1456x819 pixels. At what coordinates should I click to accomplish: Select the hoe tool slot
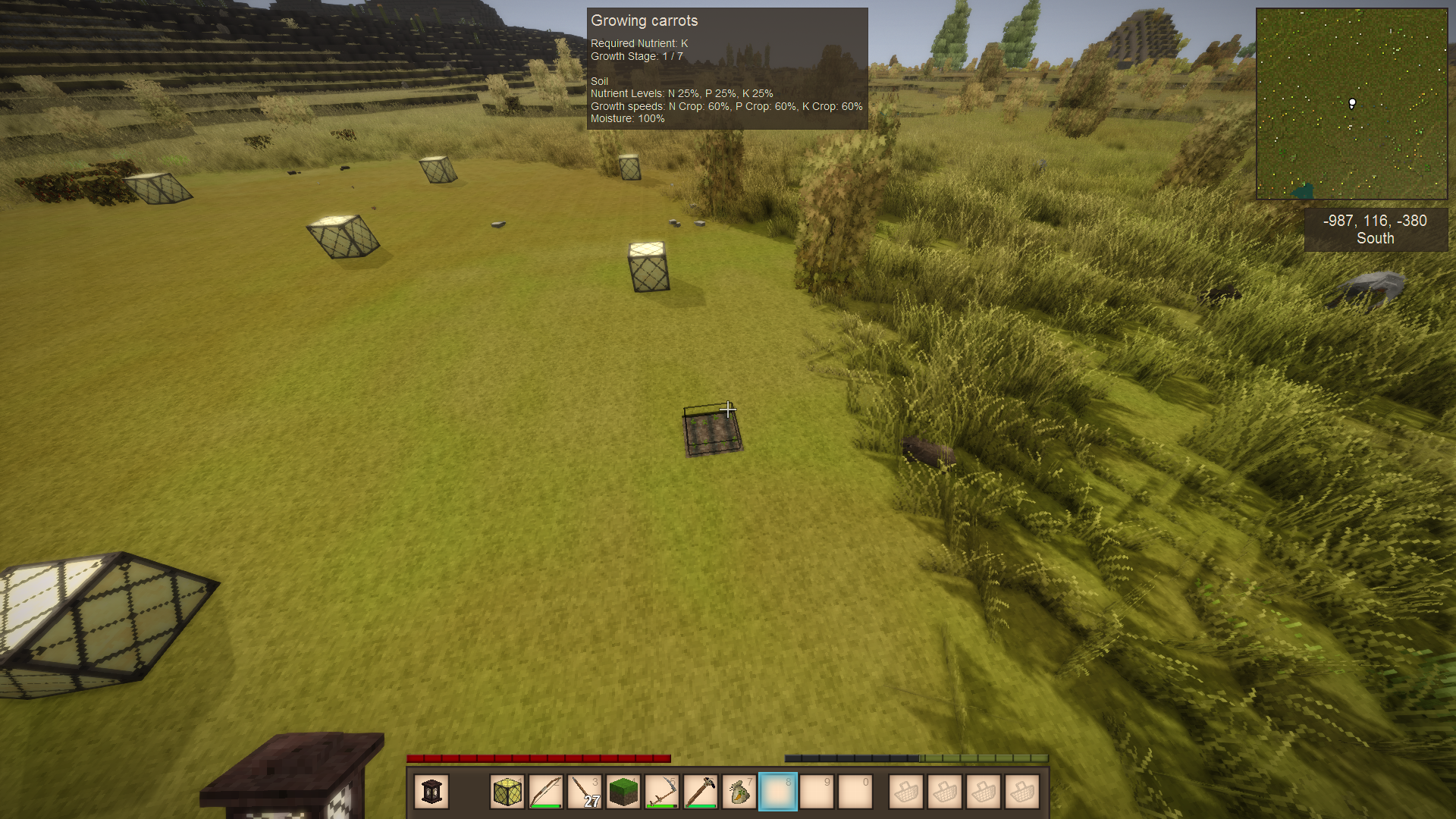click(x=701, y=792)
